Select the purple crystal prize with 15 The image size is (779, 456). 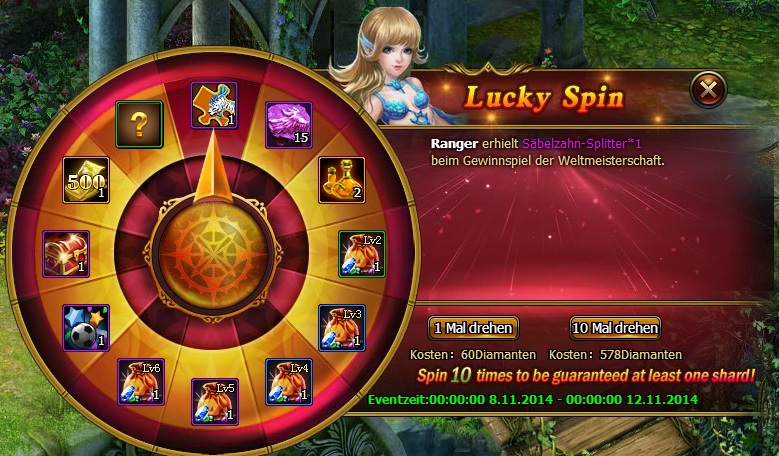click(290, 125)
